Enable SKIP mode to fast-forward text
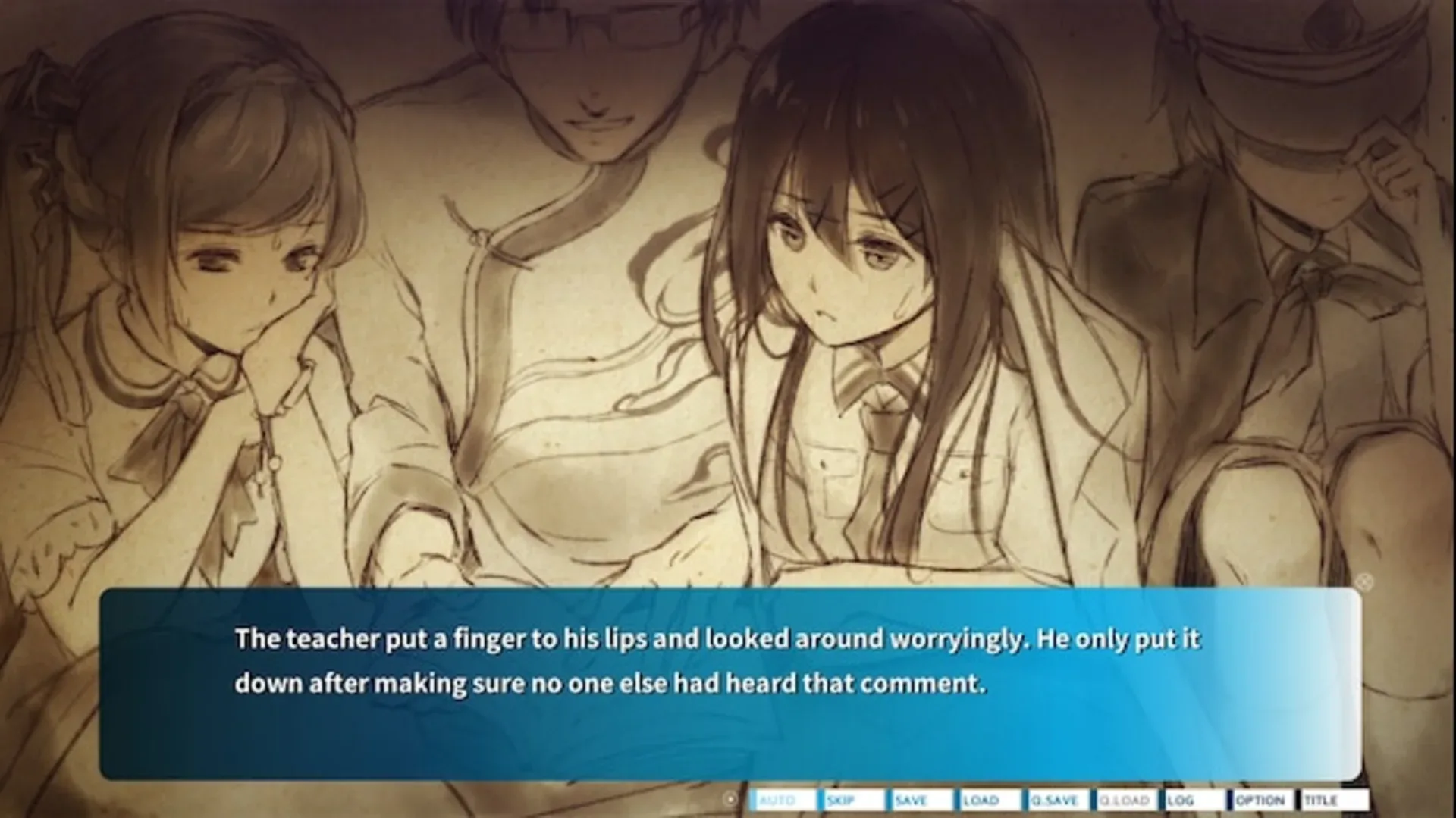1456x818 pixels. point(840,799)
